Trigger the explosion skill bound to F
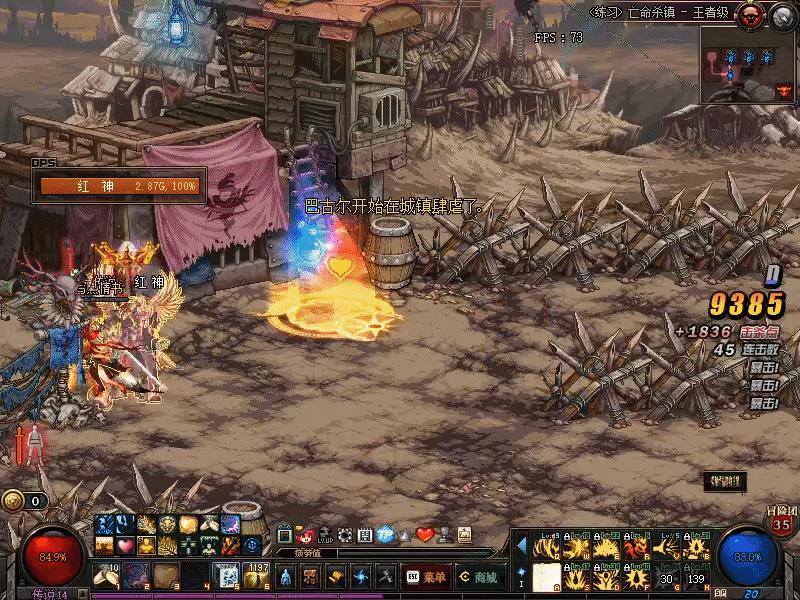The image size is (800, 600). pyautogui.click(x=637, y=577)
